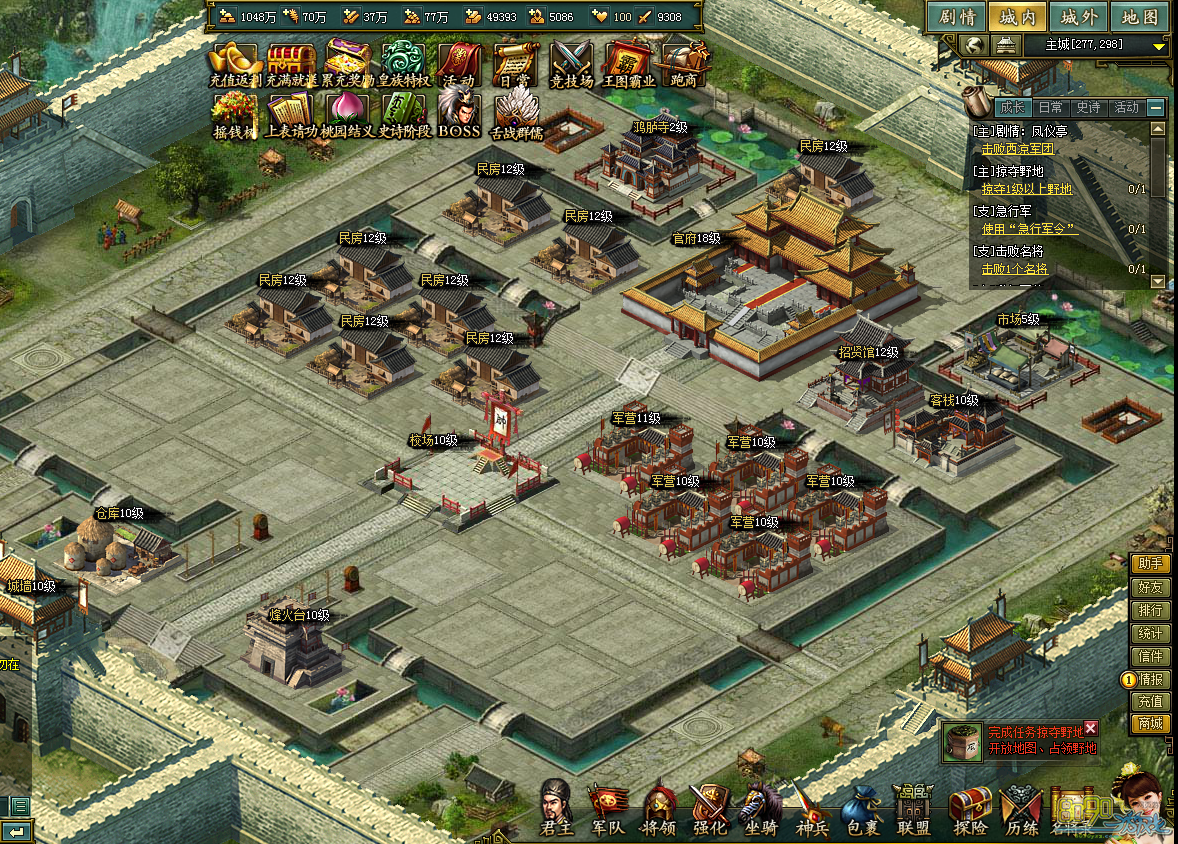Switch to the 城外 outside-city view

[1079, 17]
